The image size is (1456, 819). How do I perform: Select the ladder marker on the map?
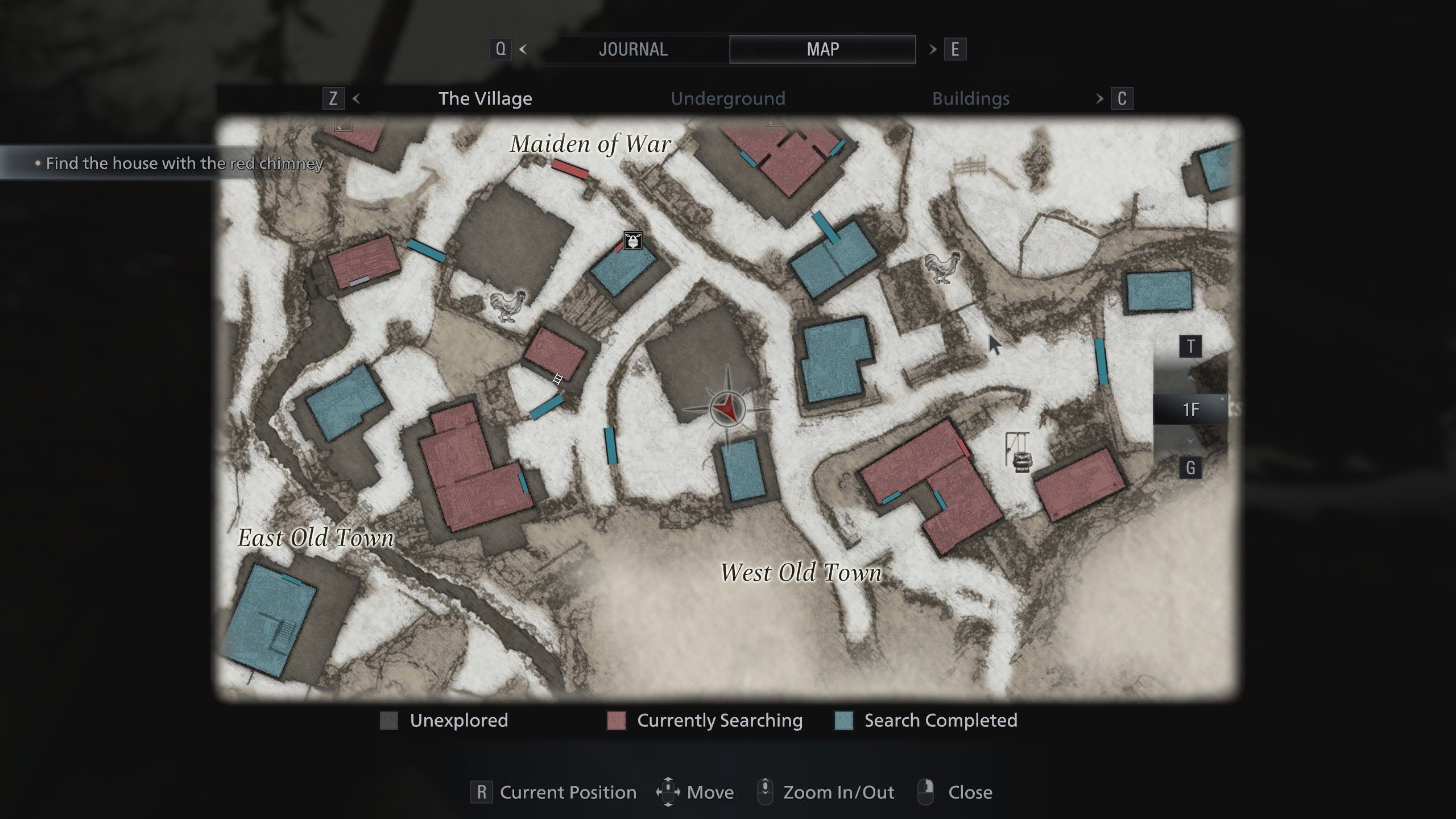pos(557,379)
